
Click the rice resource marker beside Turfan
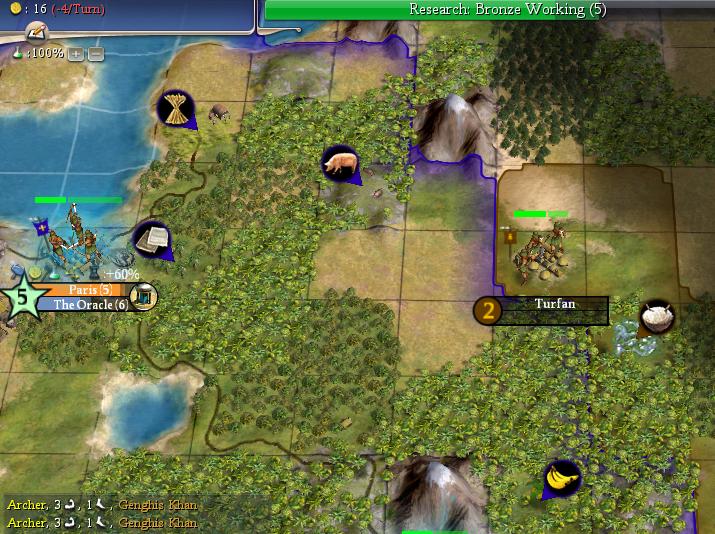pyautogui.click(x=657, y=317)
